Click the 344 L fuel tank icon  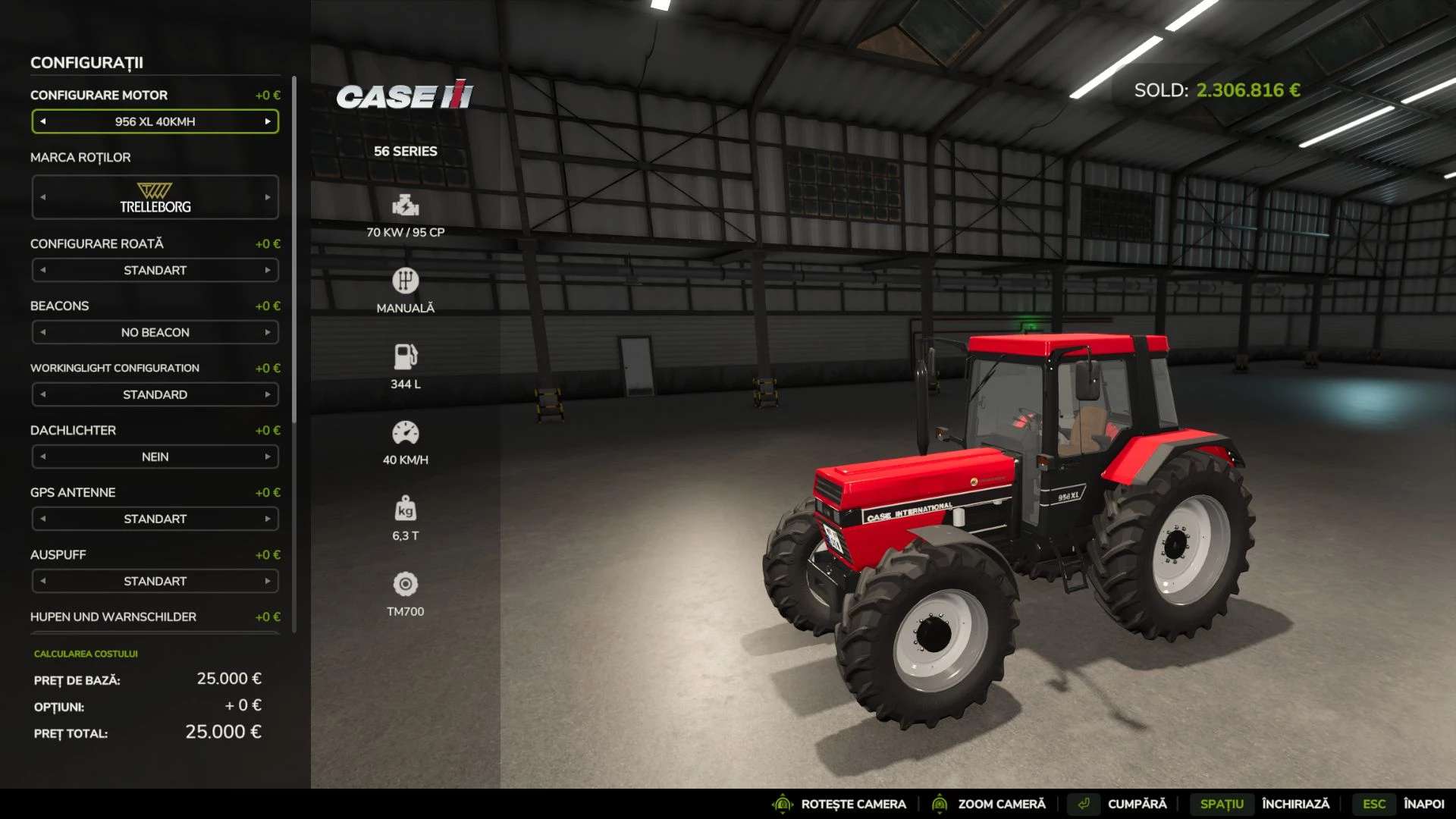pyautogui.click(x=406, y=356)
